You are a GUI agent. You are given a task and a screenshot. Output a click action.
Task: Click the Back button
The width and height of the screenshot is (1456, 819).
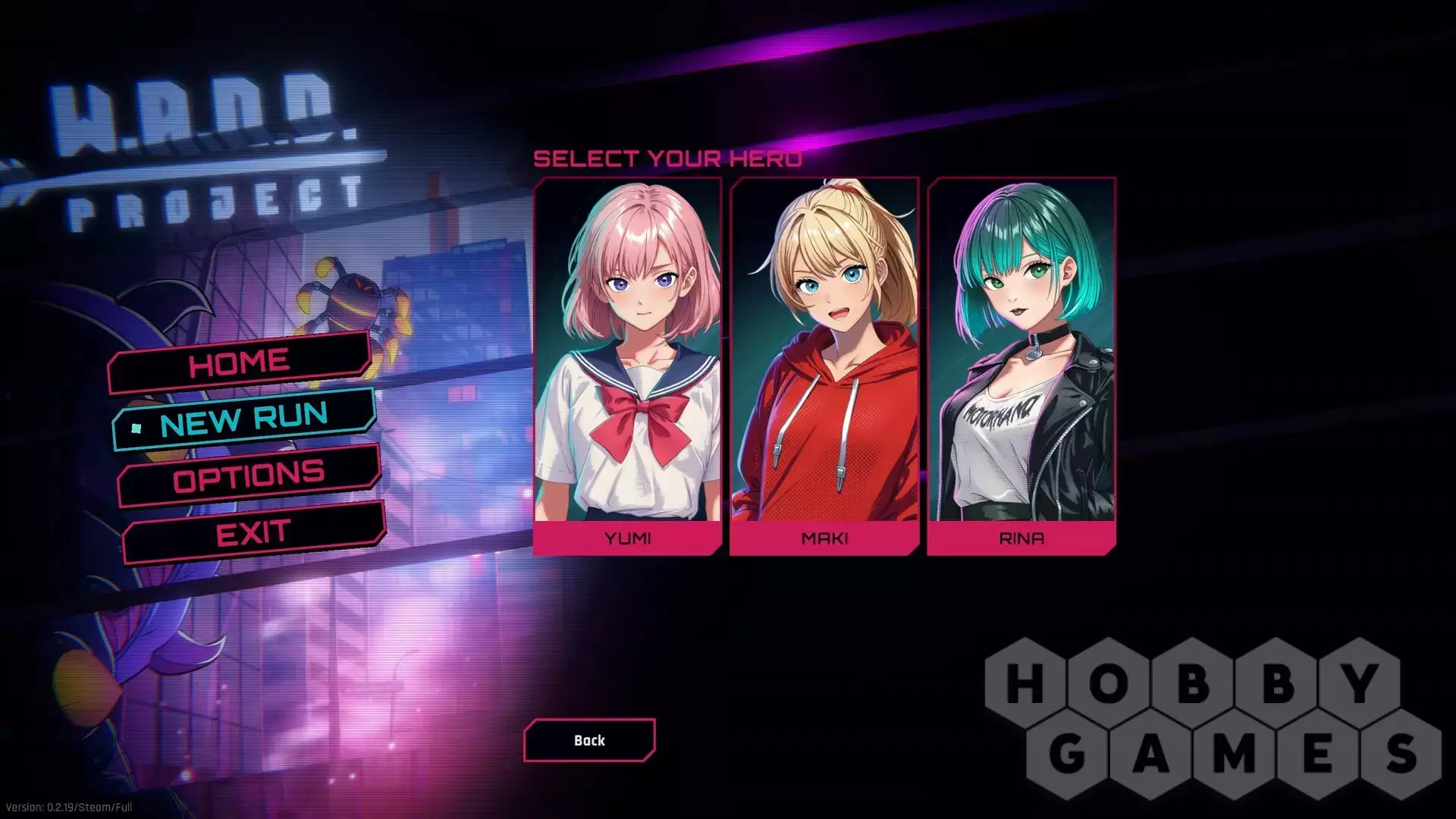[589, 740]
